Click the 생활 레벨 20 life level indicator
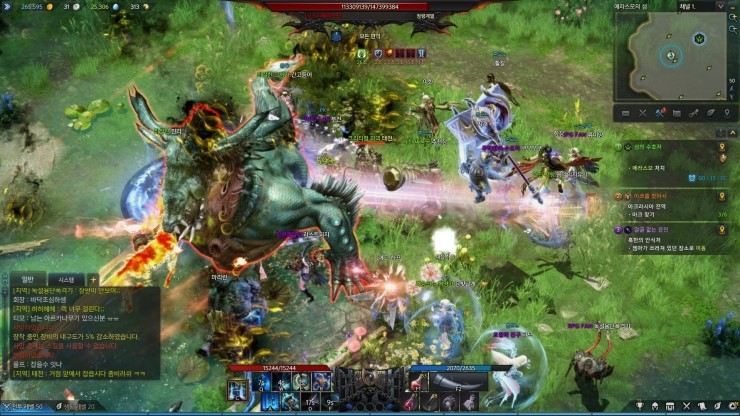This screenshot has width=740, height=416. [x=78, y=407]
